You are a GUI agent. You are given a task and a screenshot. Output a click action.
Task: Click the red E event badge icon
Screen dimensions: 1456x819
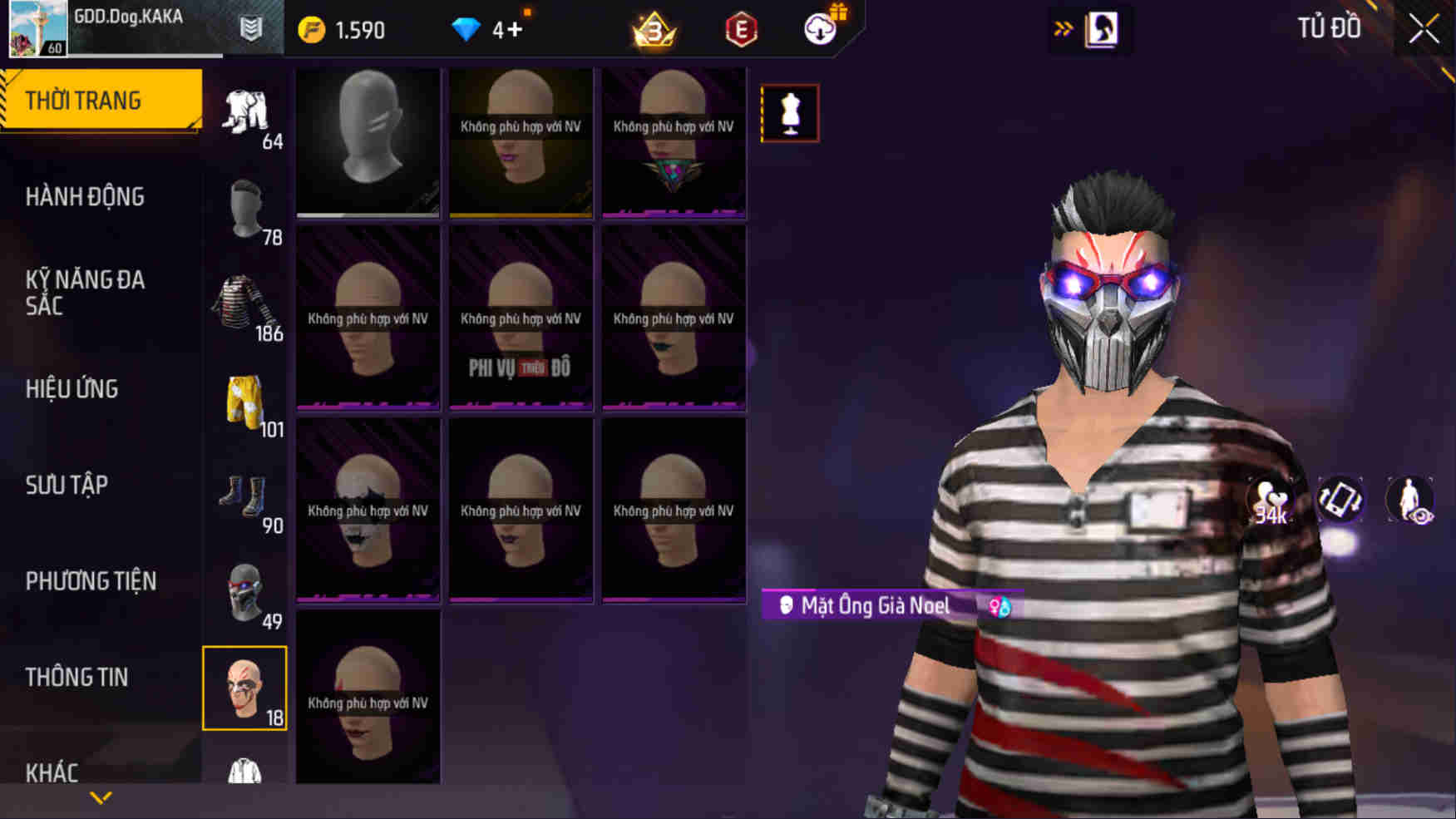741,28
